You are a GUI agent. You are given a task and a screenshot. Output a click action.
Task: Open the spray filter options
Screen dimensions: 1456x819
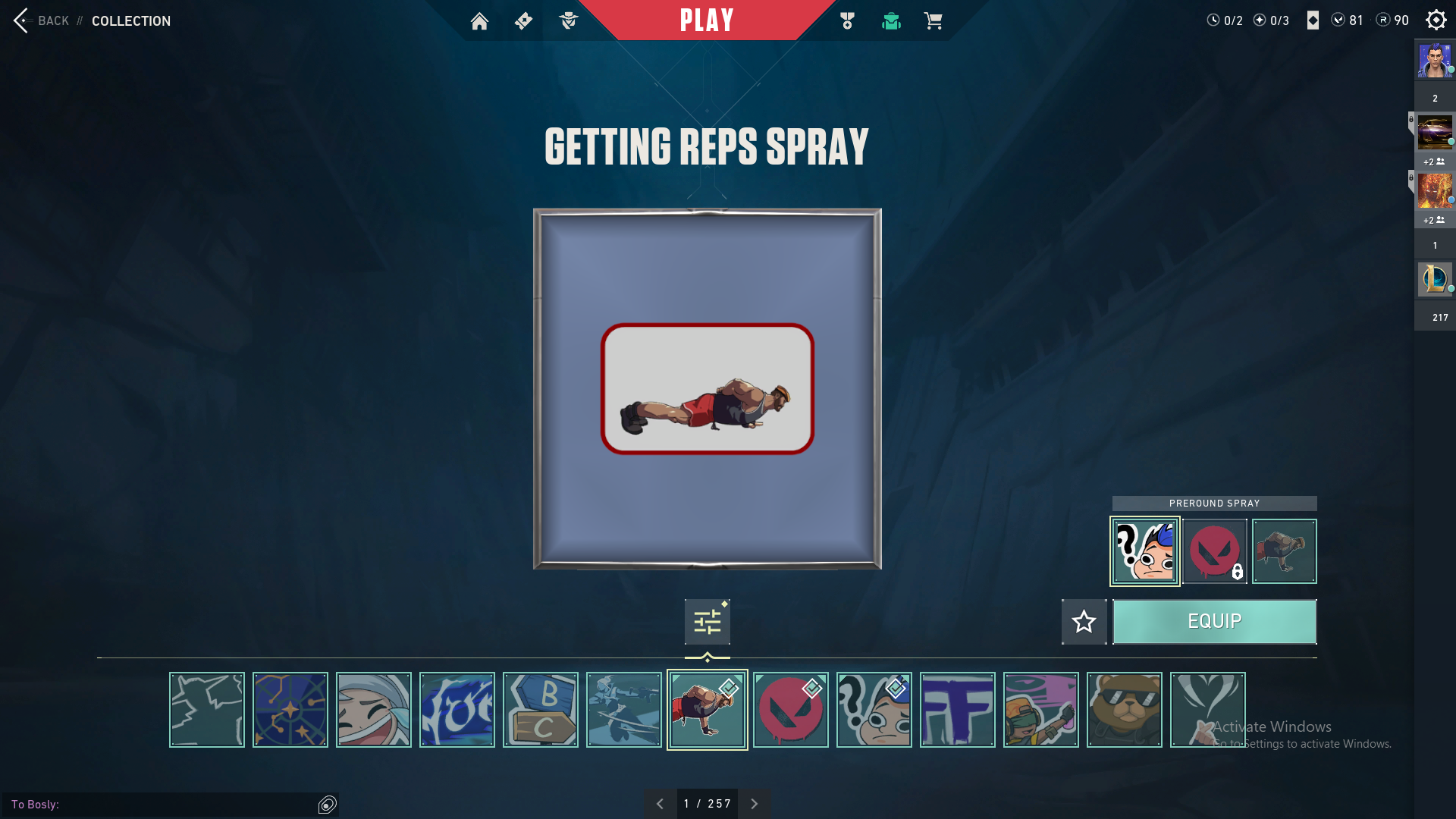click(x=707, y=623)
